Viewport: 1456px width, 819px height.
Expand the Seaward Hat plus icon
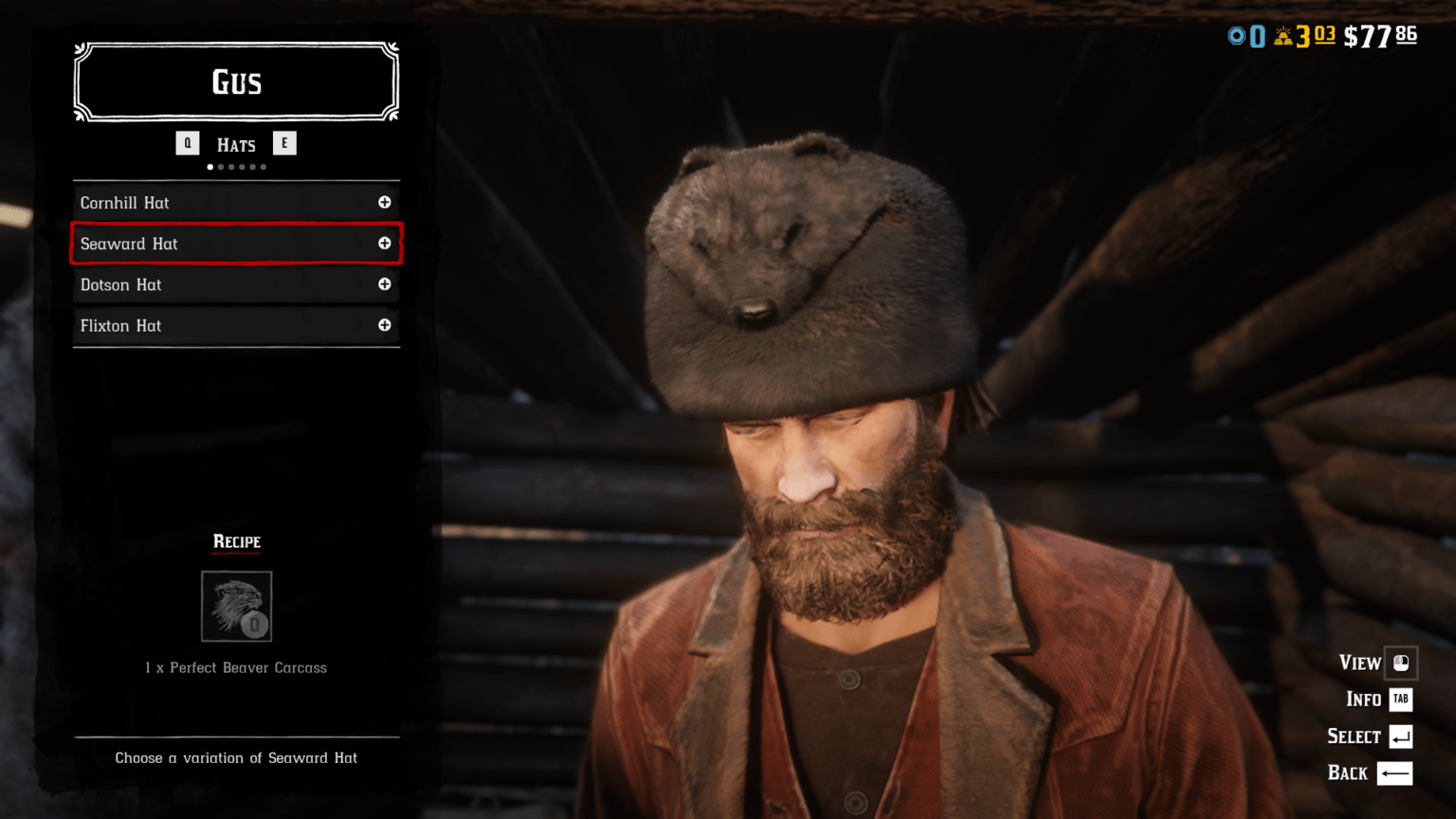point(385,244)
